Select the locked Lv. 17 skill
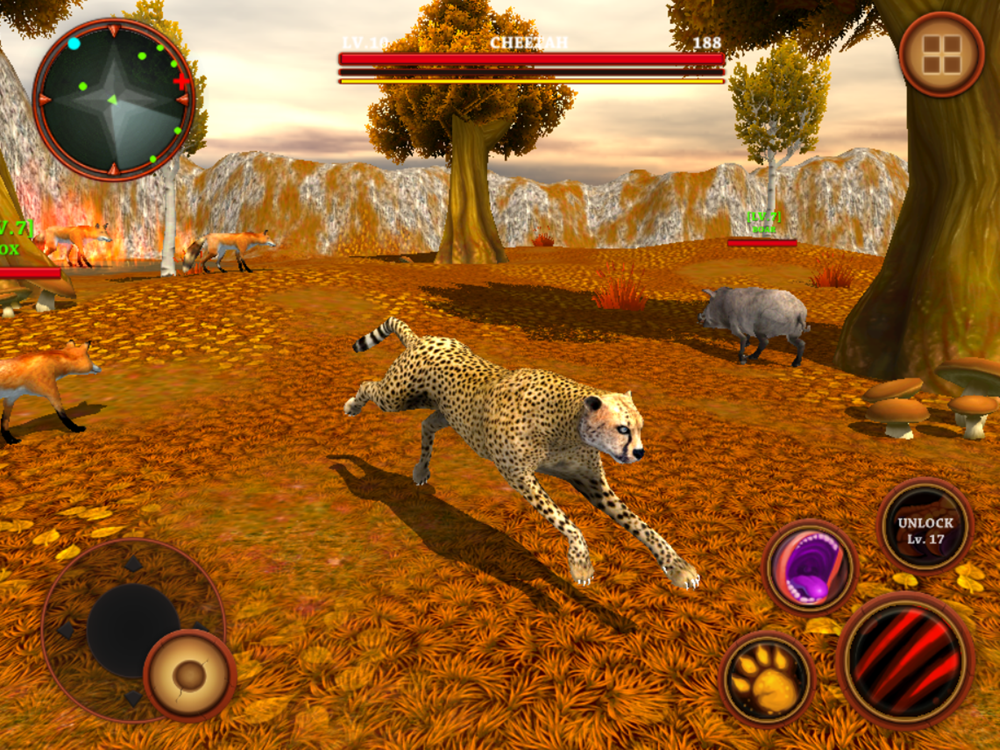Viewport: 1000px width, 750px height. pos(925,526)
